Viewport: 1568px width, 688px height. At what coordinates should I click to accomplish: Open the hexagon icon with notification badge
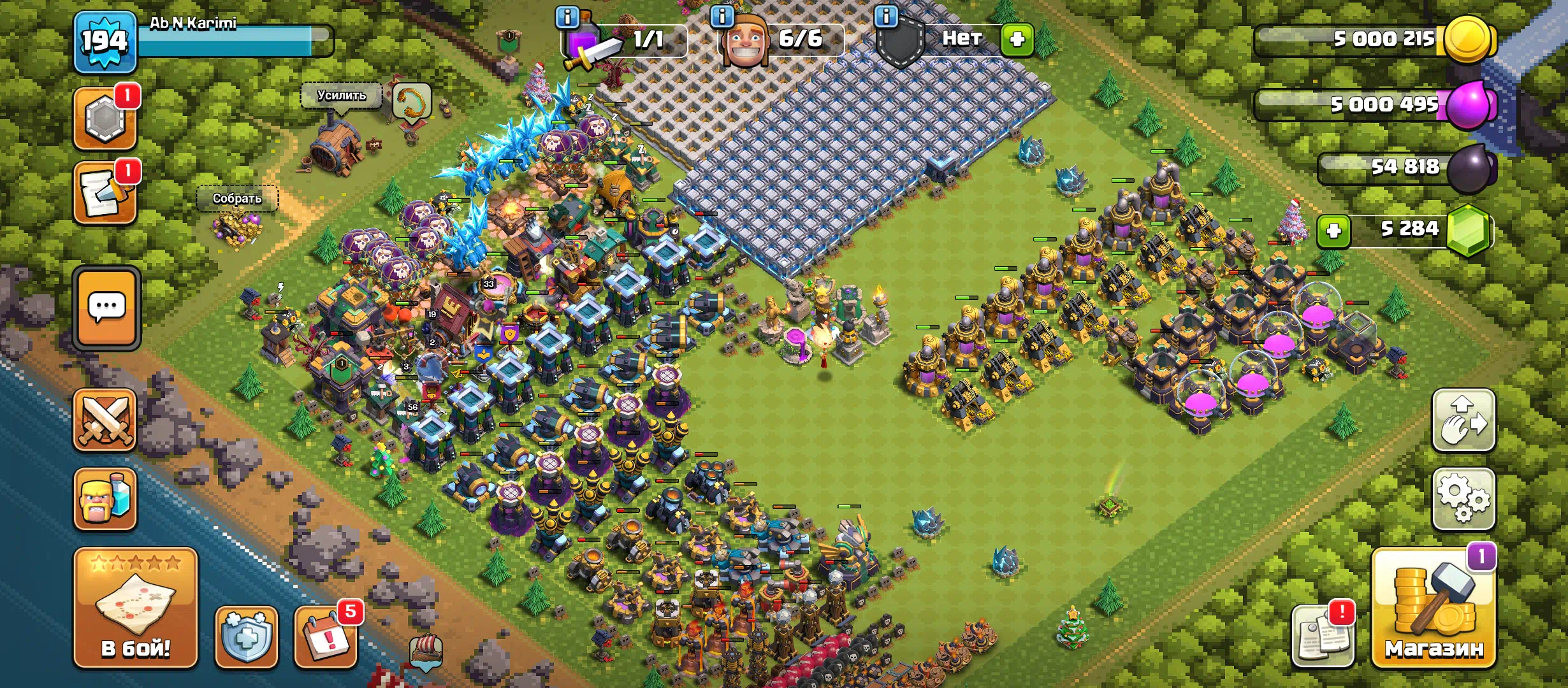105,118
